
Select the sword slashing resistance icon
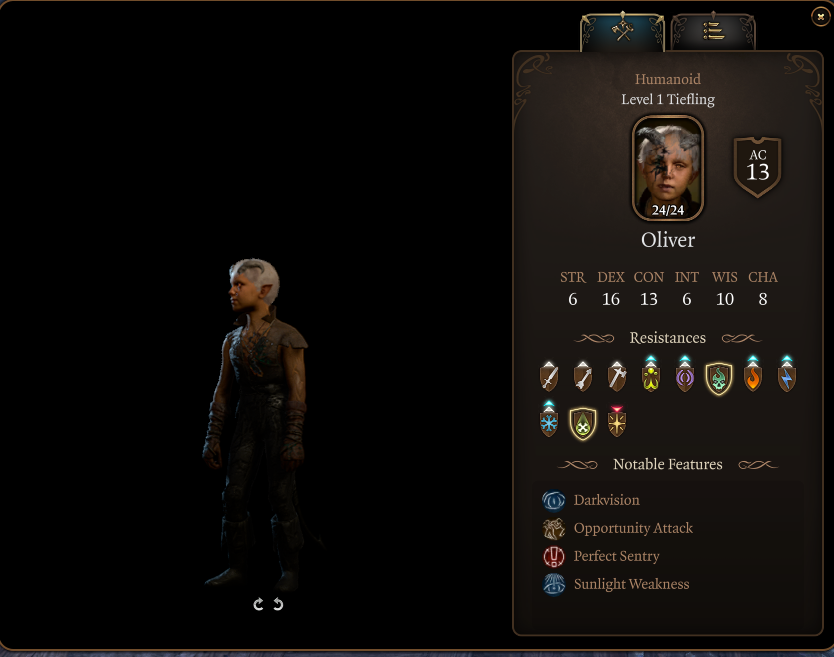pyautogui.click(x=549, y=376)
